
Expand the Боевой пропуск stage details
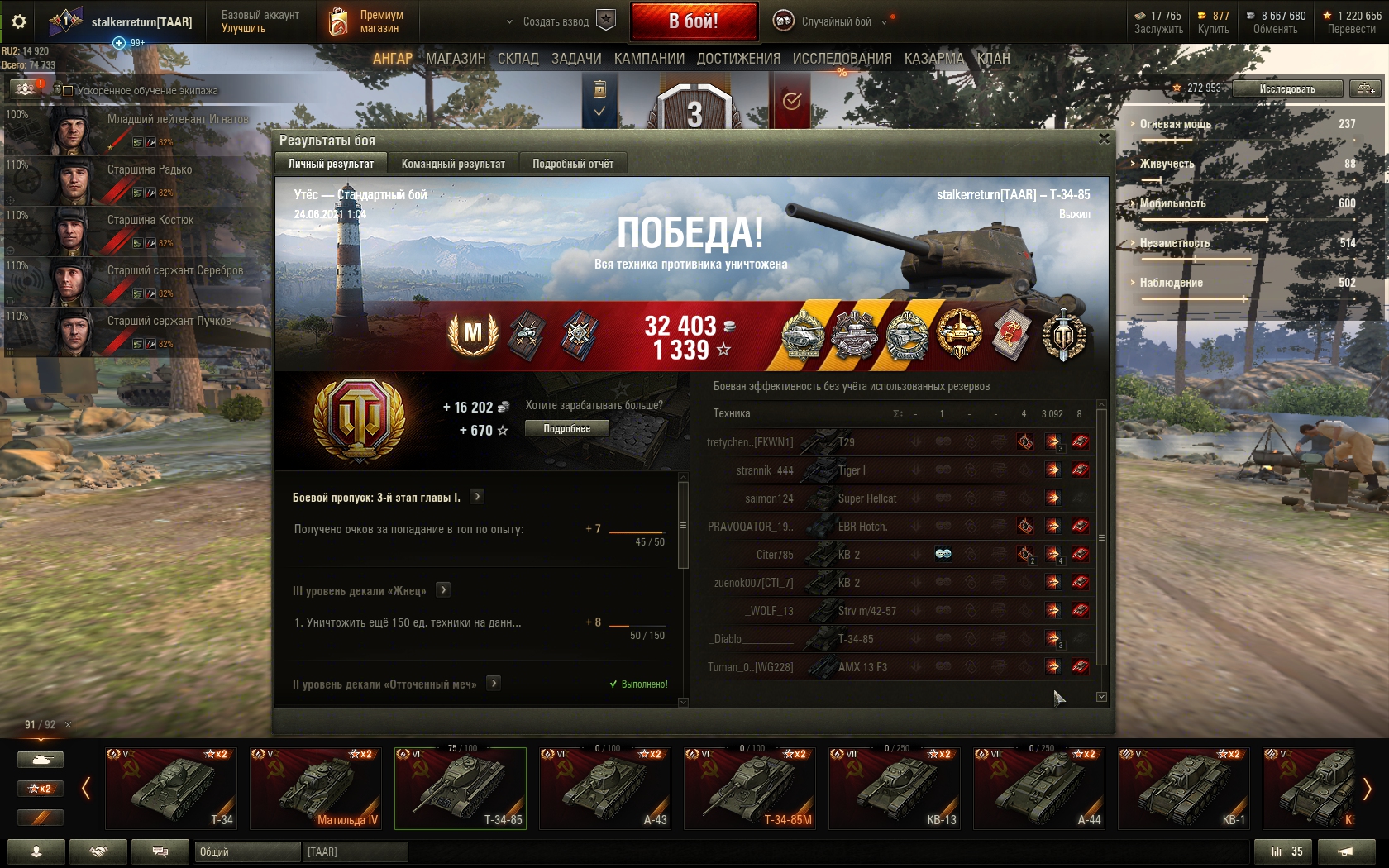point(477,497)
